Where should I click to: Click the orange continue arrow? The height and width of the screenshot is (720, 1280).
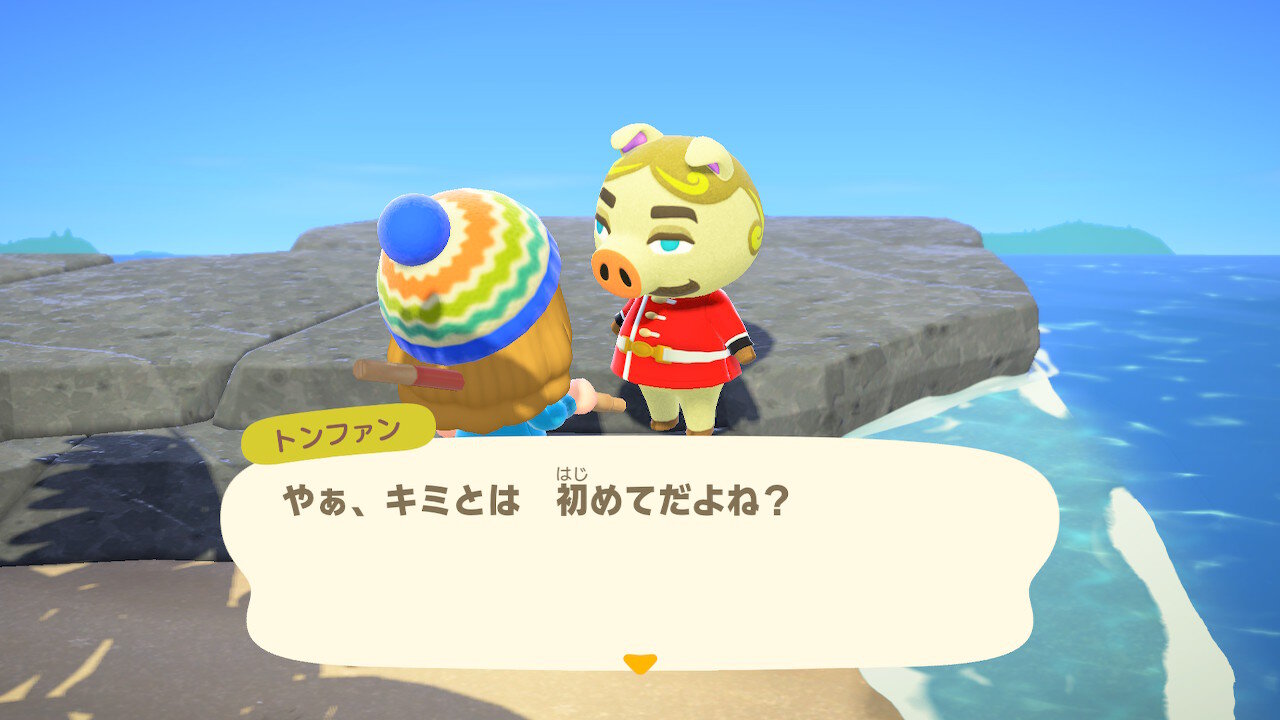tap(640, 661)
